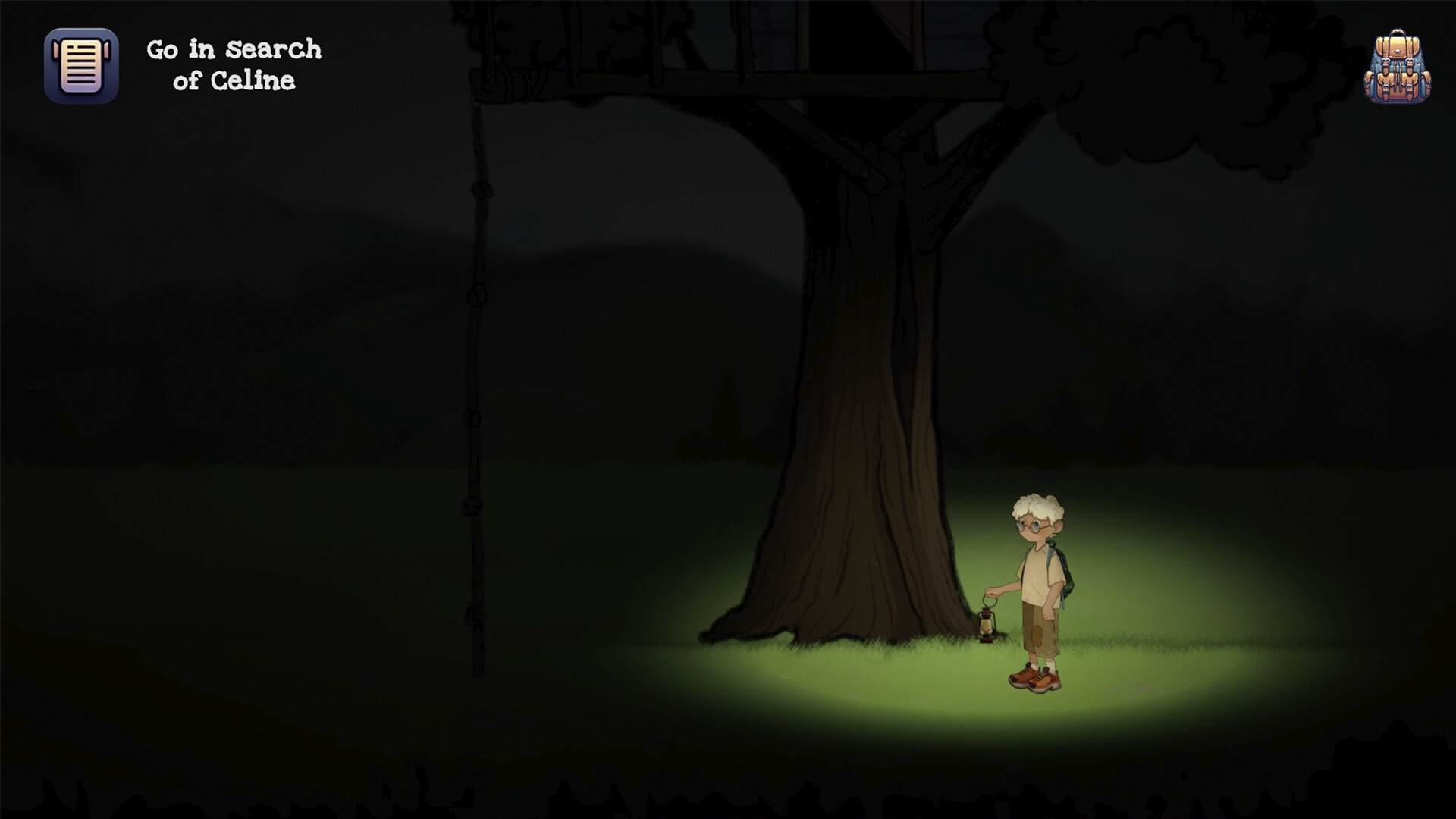The image size is (1456, 819).
Task: Click the boy's orange sneakers
Action: tap(1035, 677)
